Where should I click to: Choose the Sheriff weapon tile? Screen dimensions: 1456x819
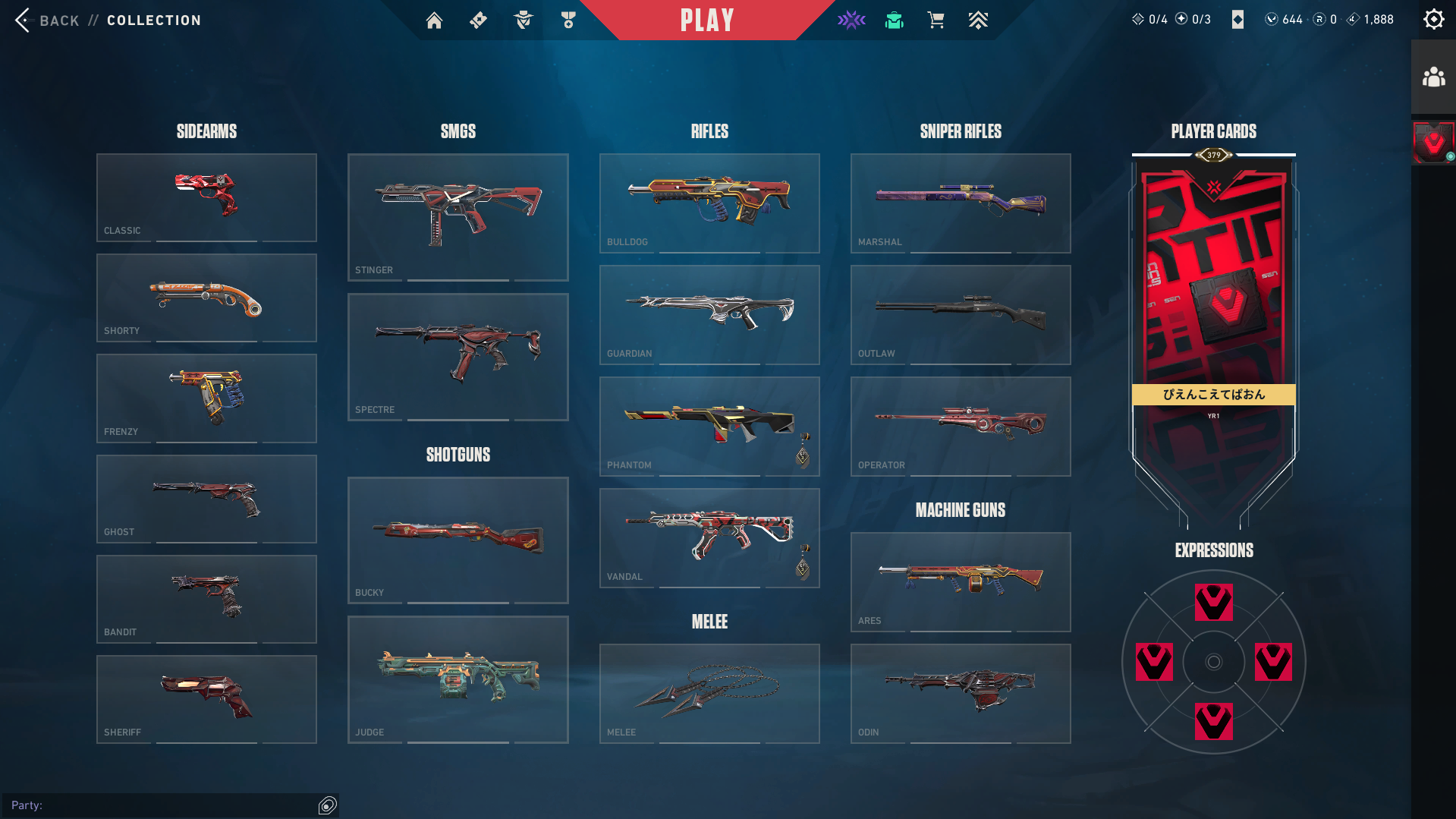[206, 699]
